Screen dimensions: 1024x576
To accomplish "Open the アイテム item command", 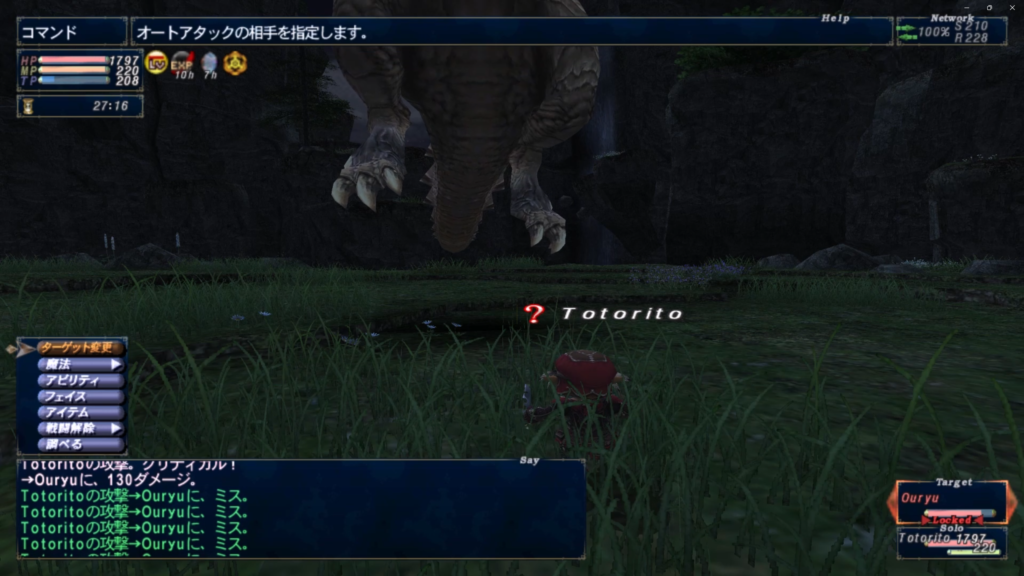I will 80,412.
